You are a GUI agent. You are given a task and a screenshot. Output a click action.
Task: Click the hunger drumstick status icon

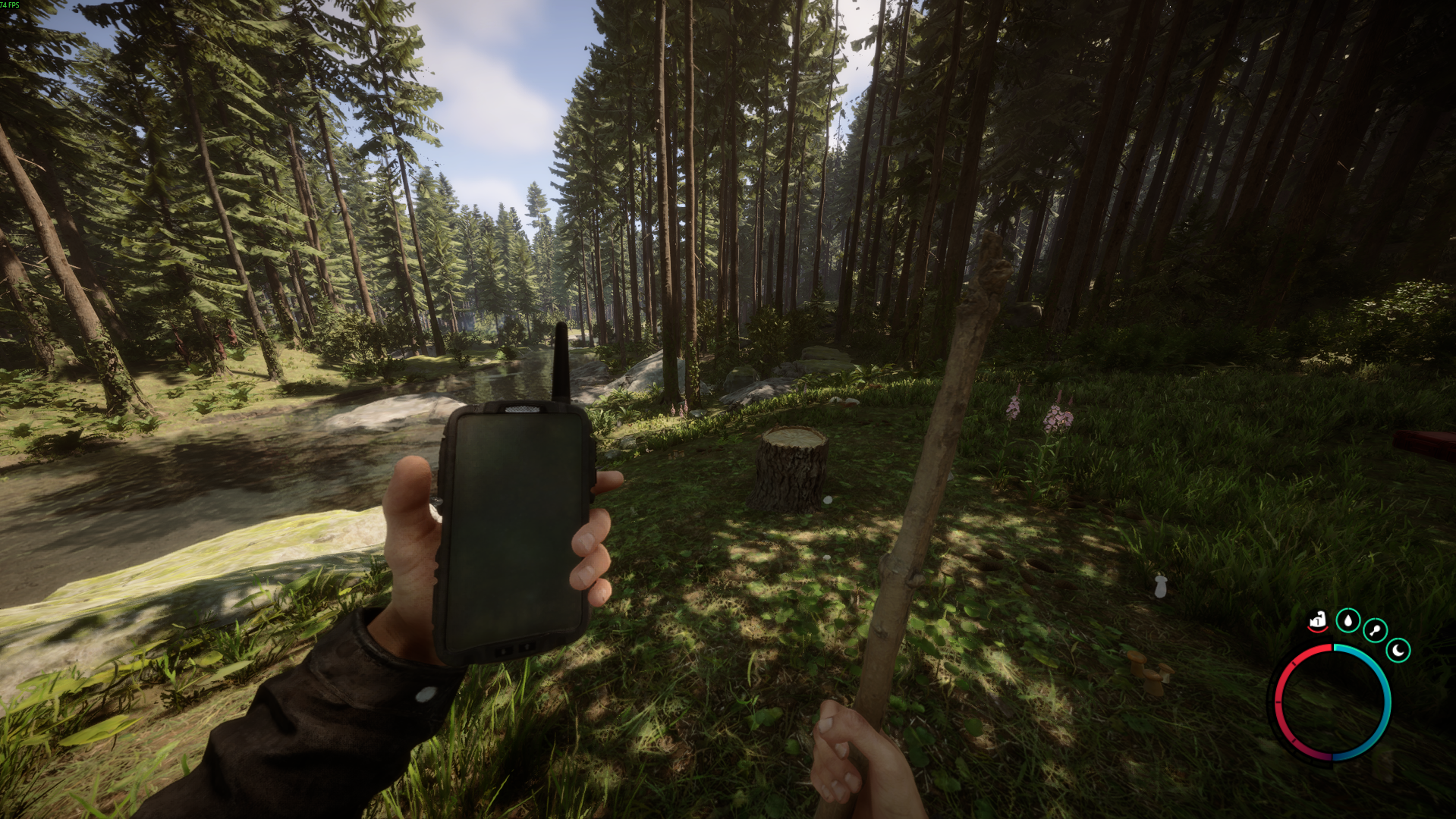[x=1374, y=629]
